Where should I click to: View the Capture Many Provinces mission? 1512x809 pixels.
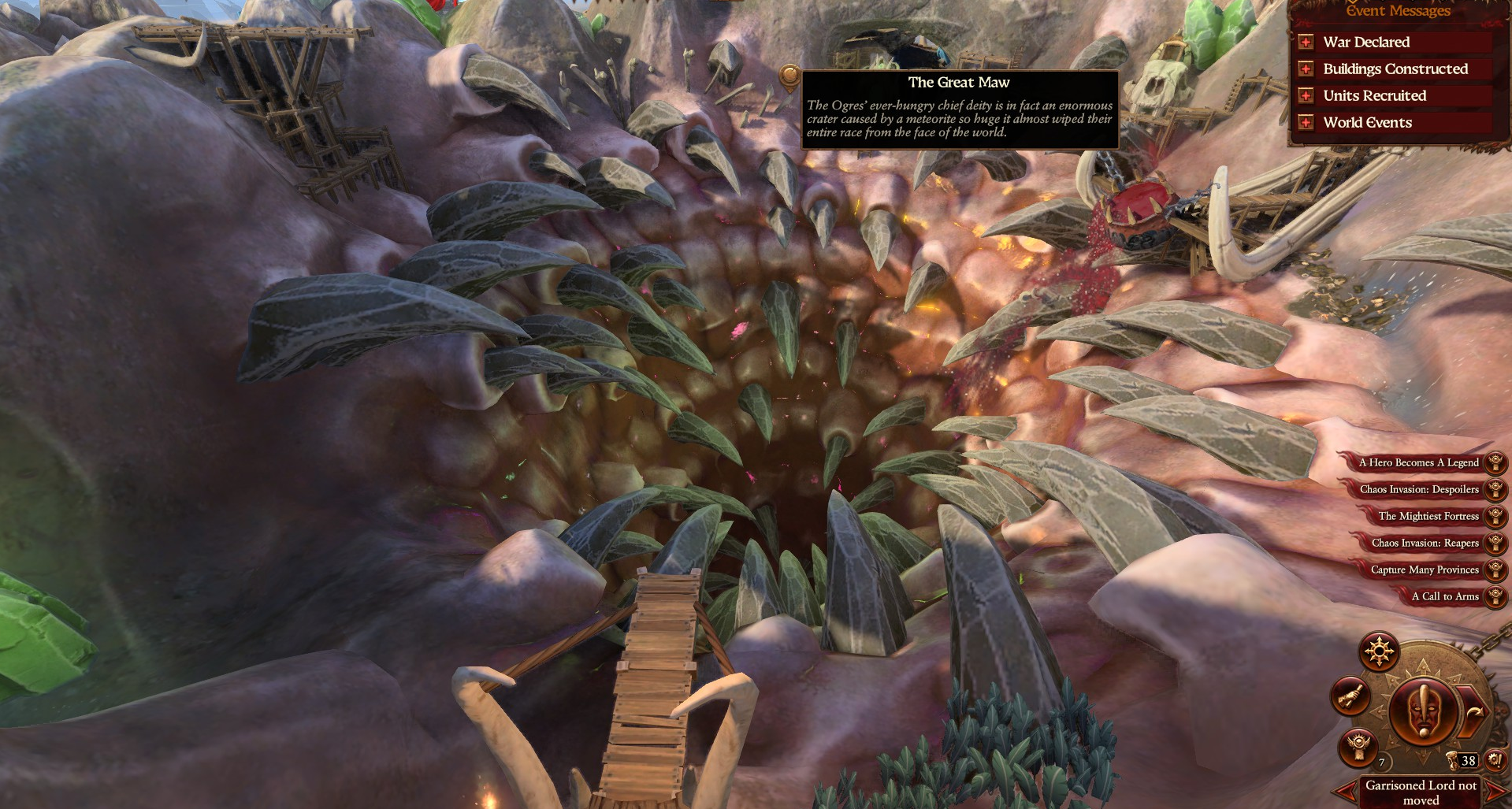(x=1425, y=570)
